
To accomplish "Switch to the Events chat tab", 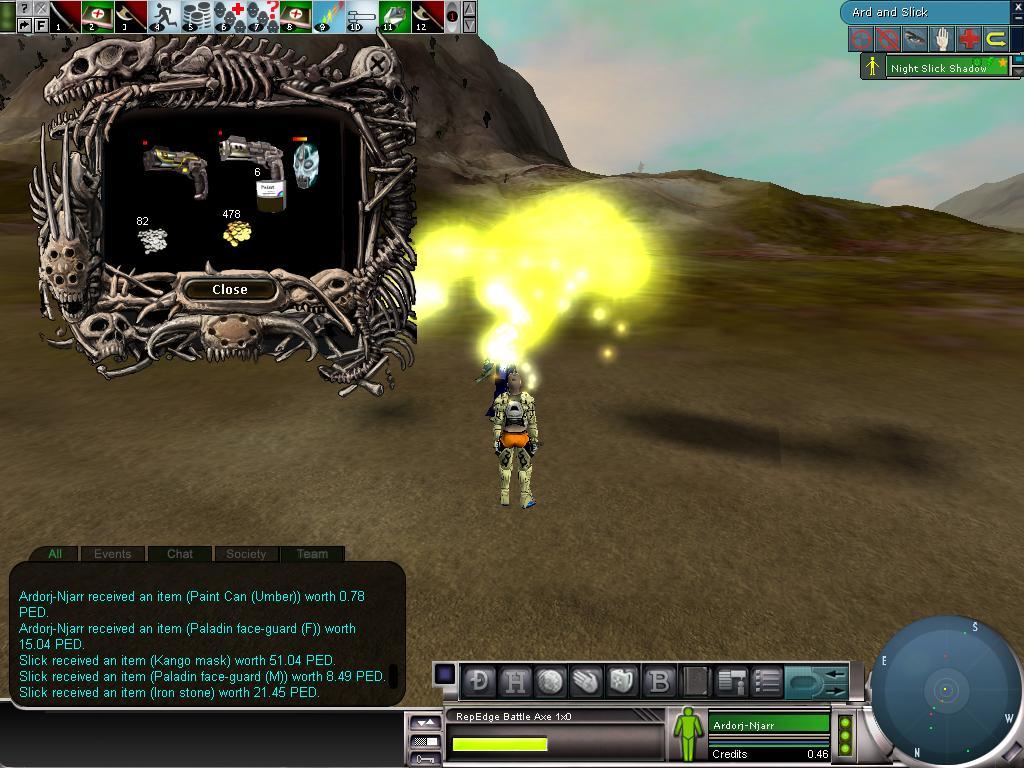I will pyautogui.click(x=112, y=553).
